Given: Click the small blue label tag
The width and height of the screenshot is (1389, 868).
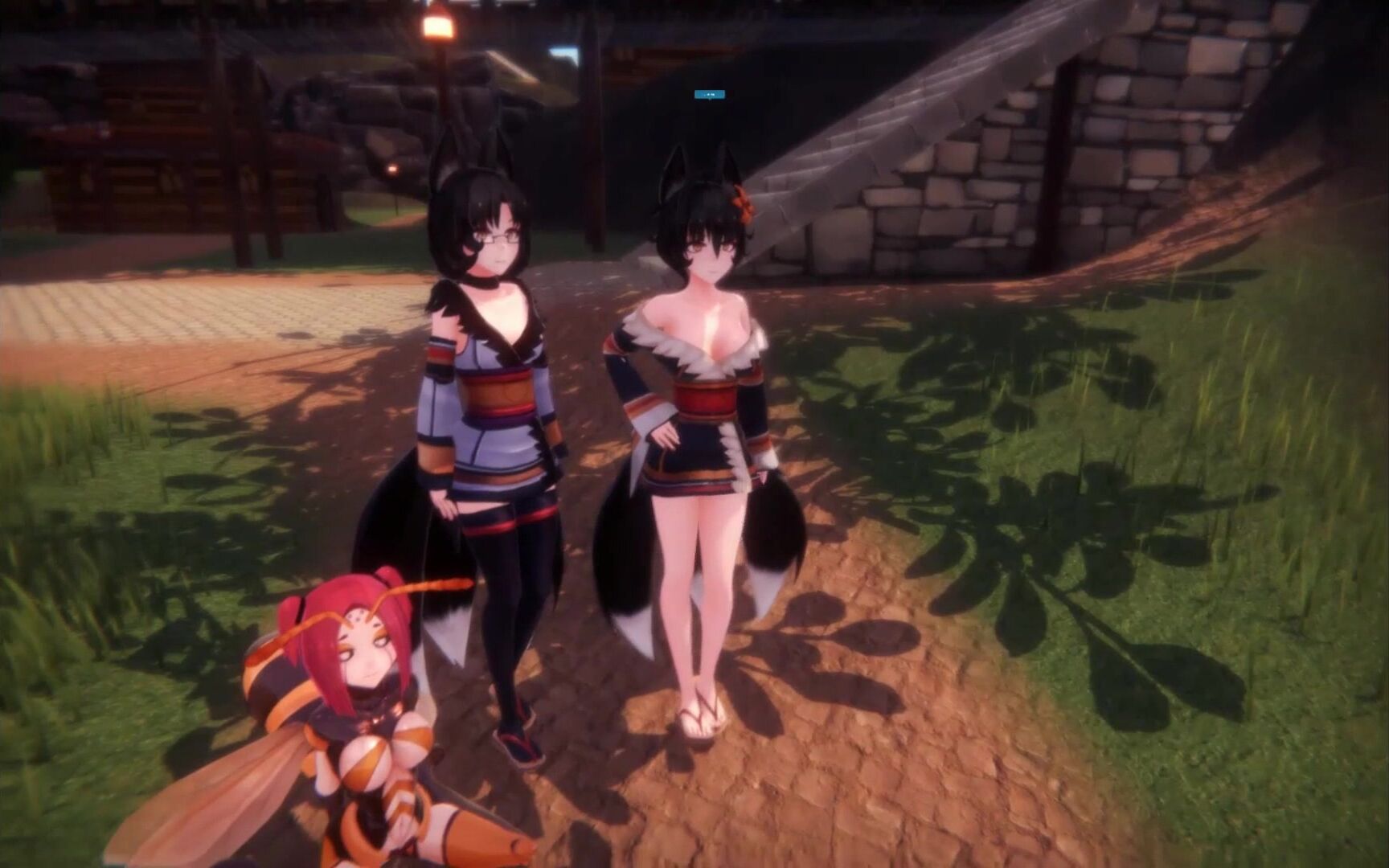Looking at the screenshot, I should (710, 95).
